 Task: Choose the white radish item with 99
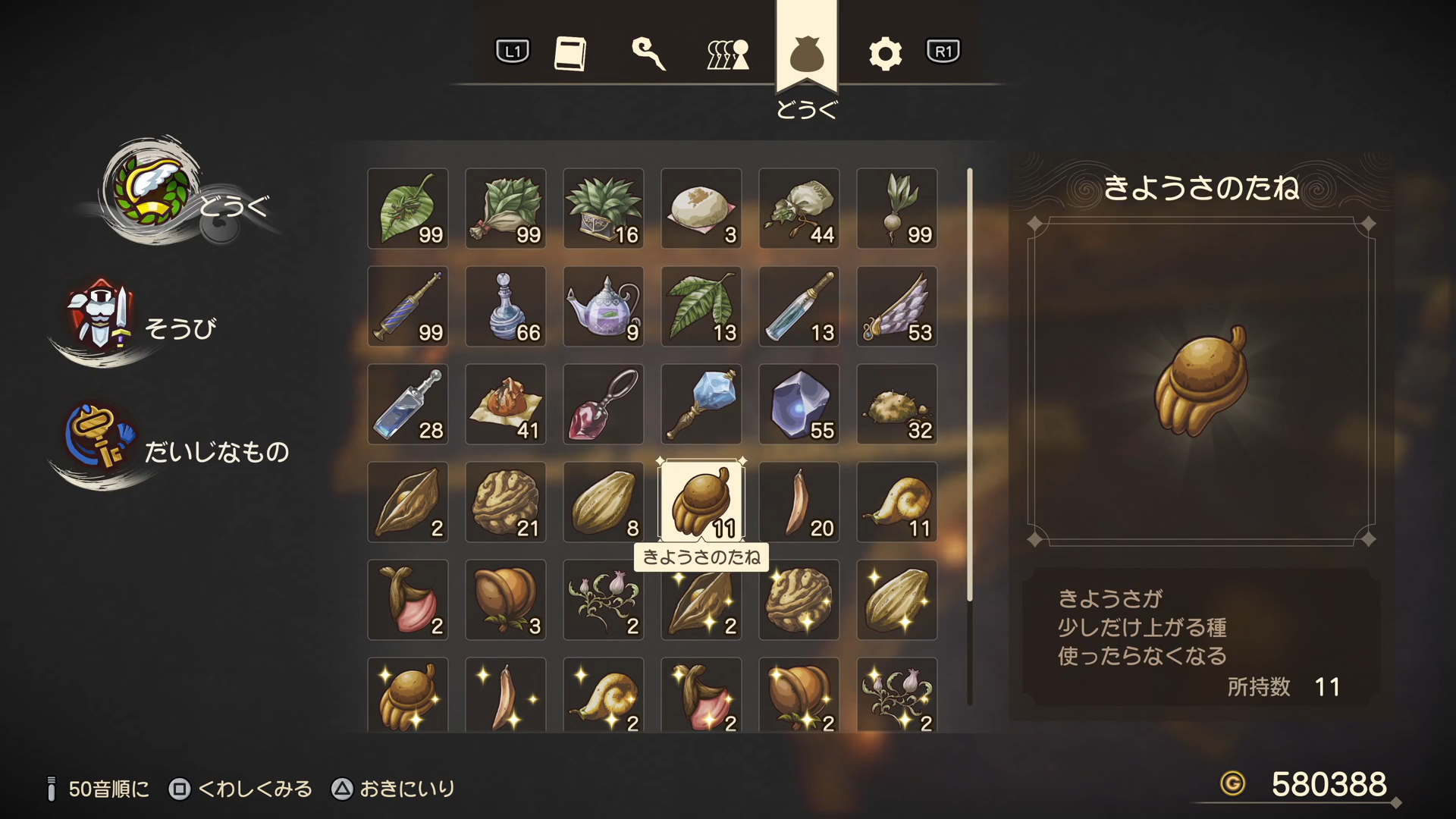[x=897, y=209]
